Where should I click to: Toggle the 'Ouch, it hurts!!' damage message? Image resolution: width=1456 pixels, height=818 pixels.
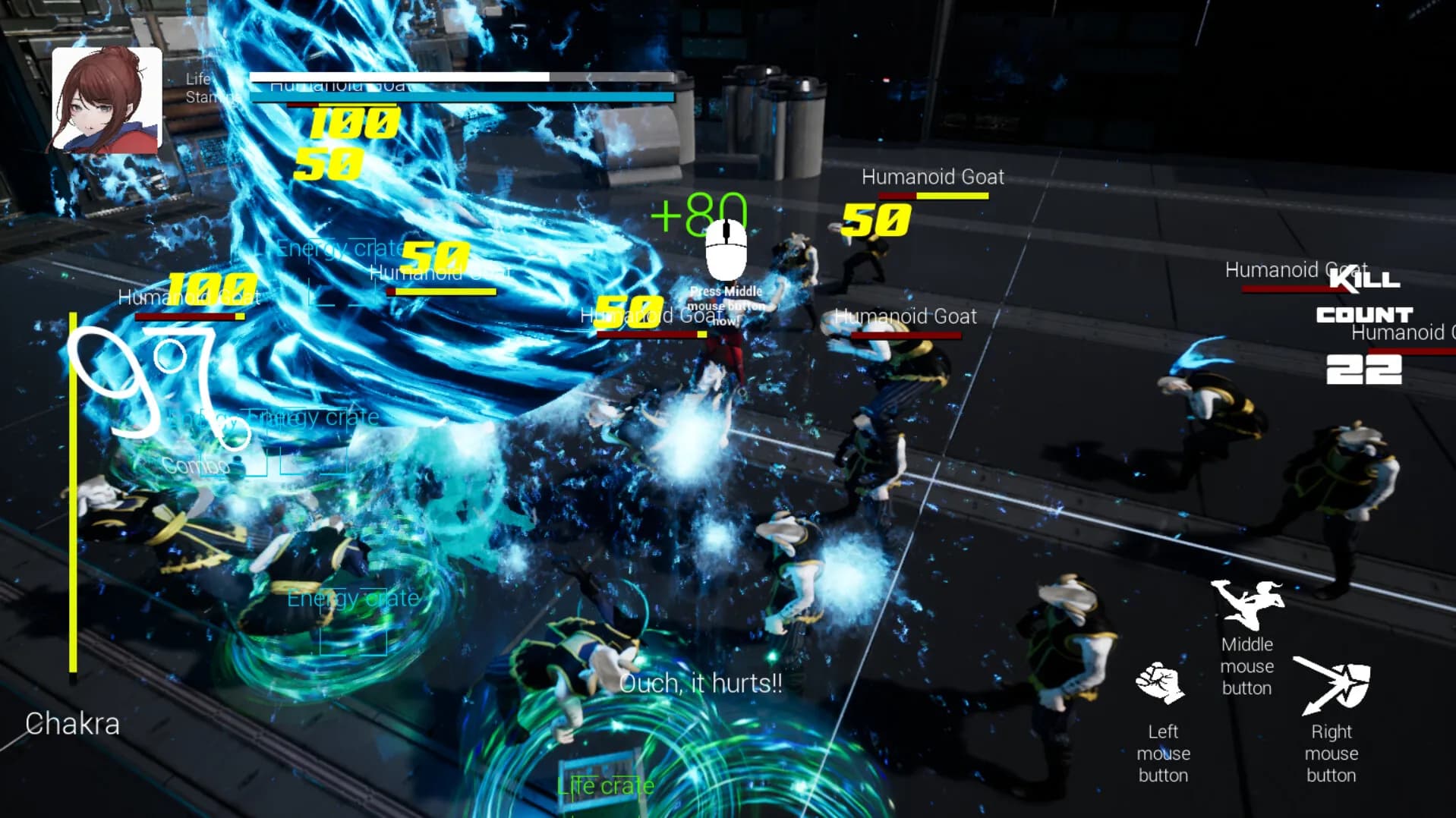pyautogui.click(x=700, y=683)
